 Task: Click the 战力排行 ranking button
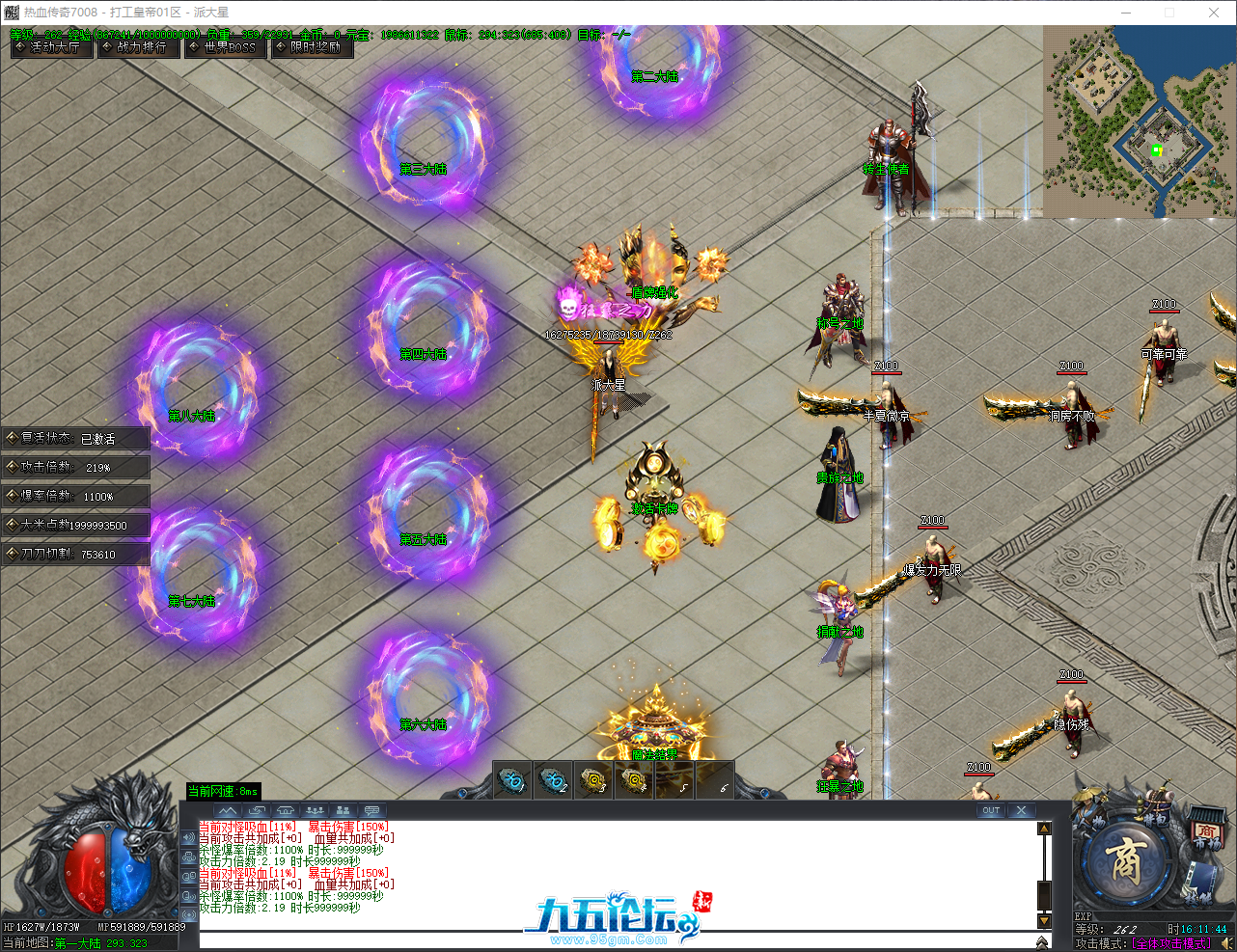[x=138, y=48]
